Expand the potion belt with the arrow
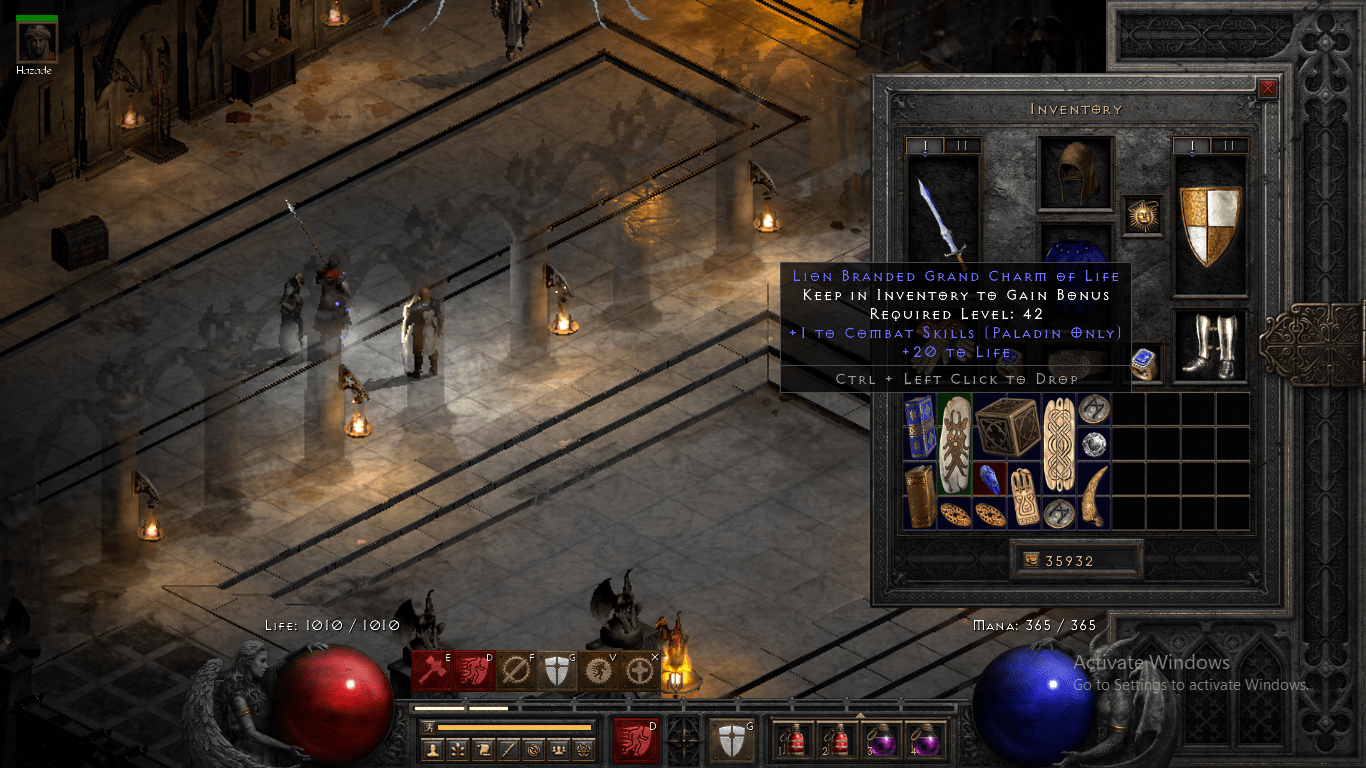The image size is (1366, 768). [860, 714]
